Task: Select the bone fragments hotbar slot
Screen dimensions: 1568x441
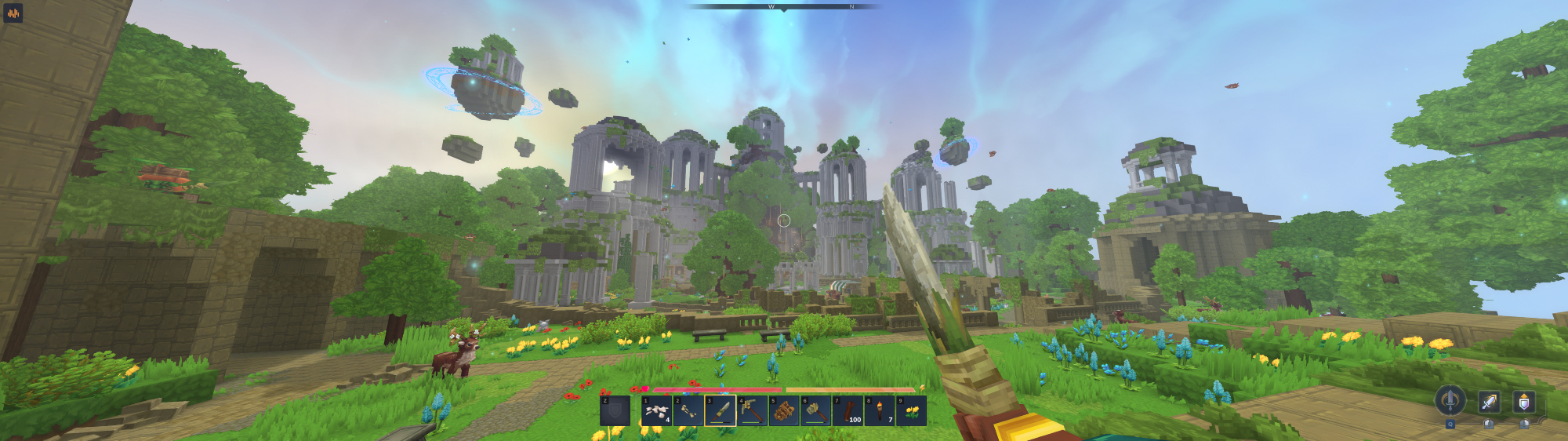Action: 656,410
